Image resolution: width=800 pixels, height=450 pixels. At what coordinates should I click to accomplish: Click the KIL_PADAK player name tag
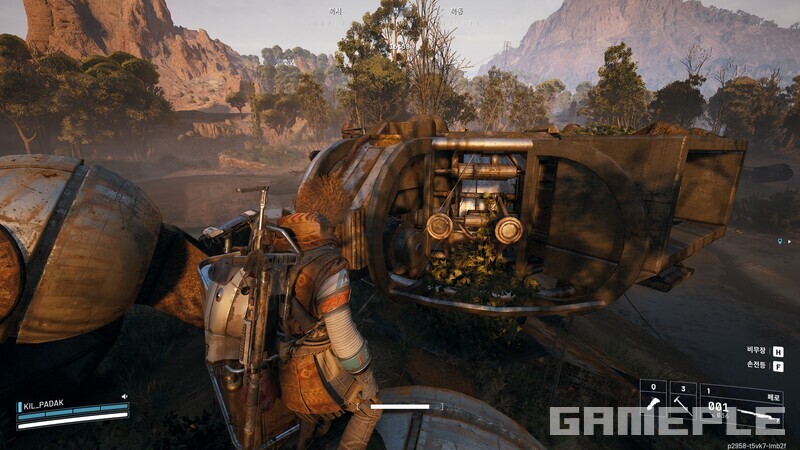tap(43, 405)
